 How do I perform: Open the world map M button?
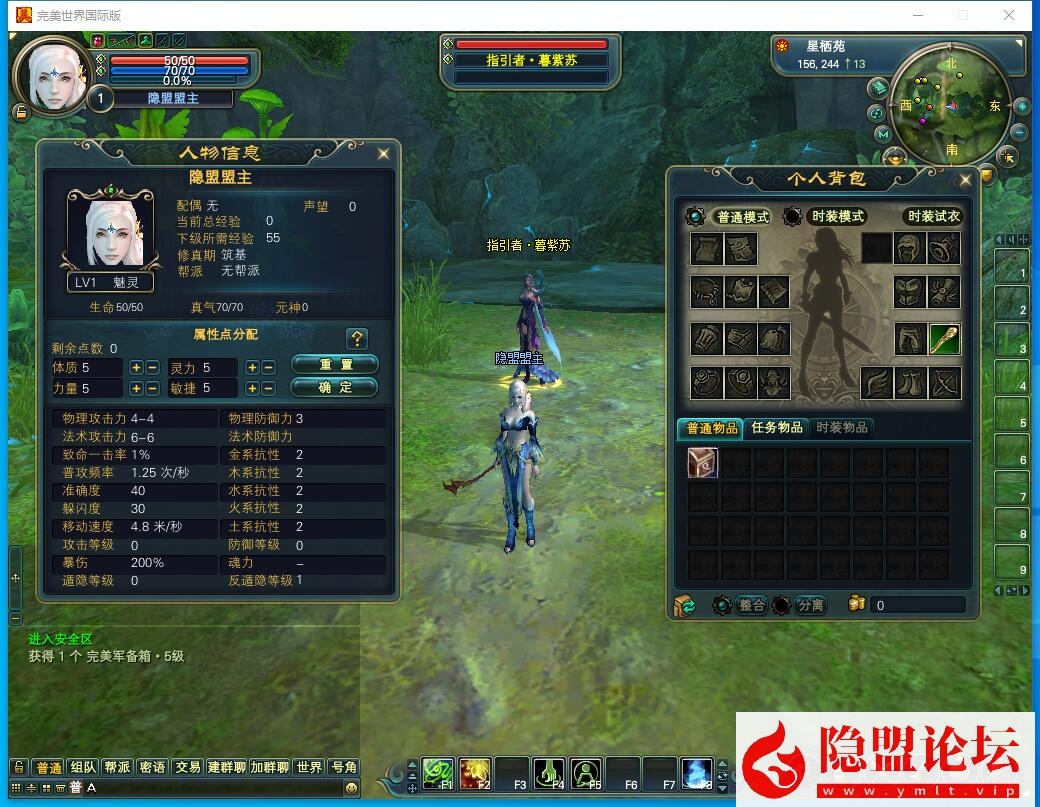coord(882,134)
